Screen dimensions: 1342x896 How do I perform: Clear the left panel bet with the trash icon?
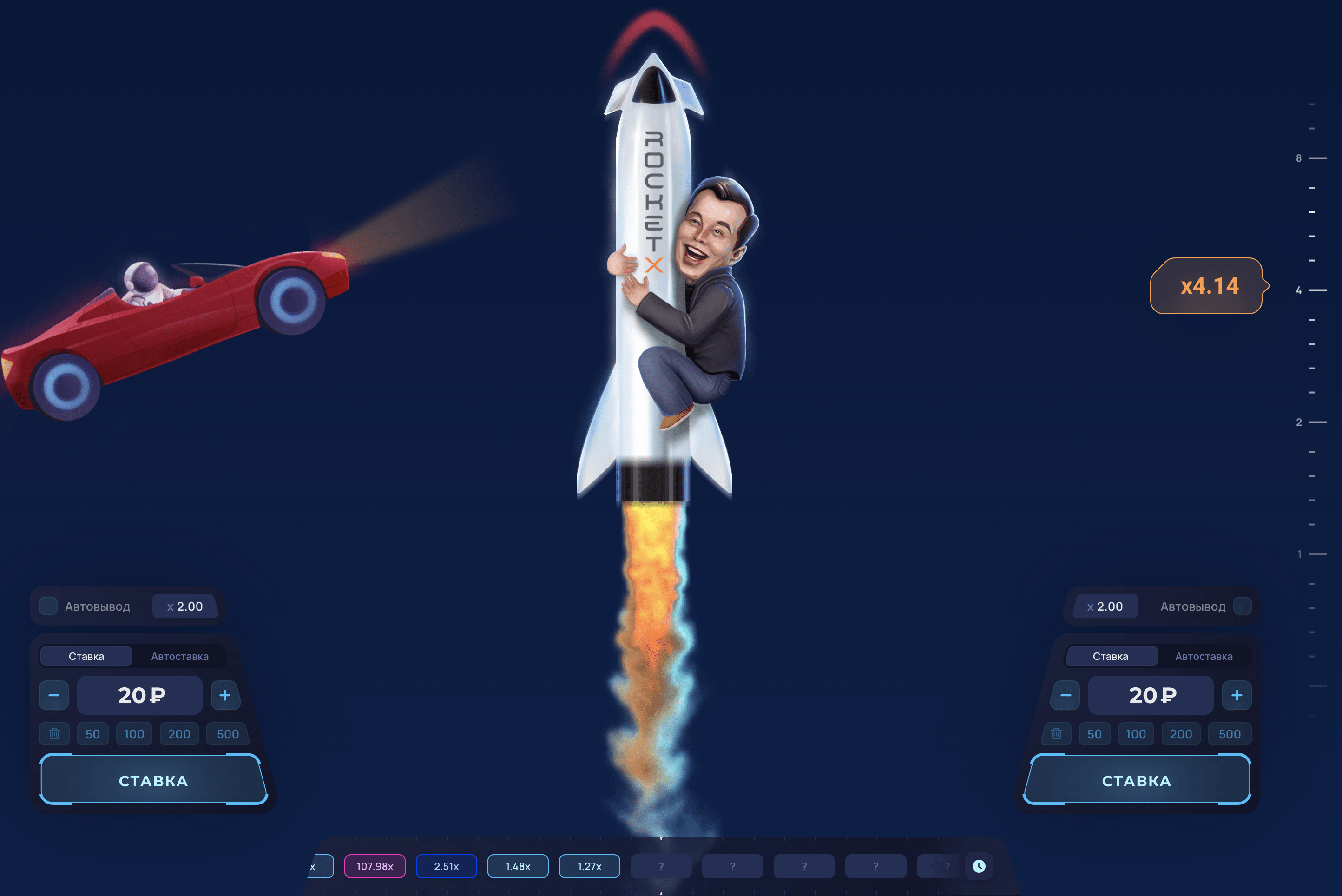coord(54,734)
